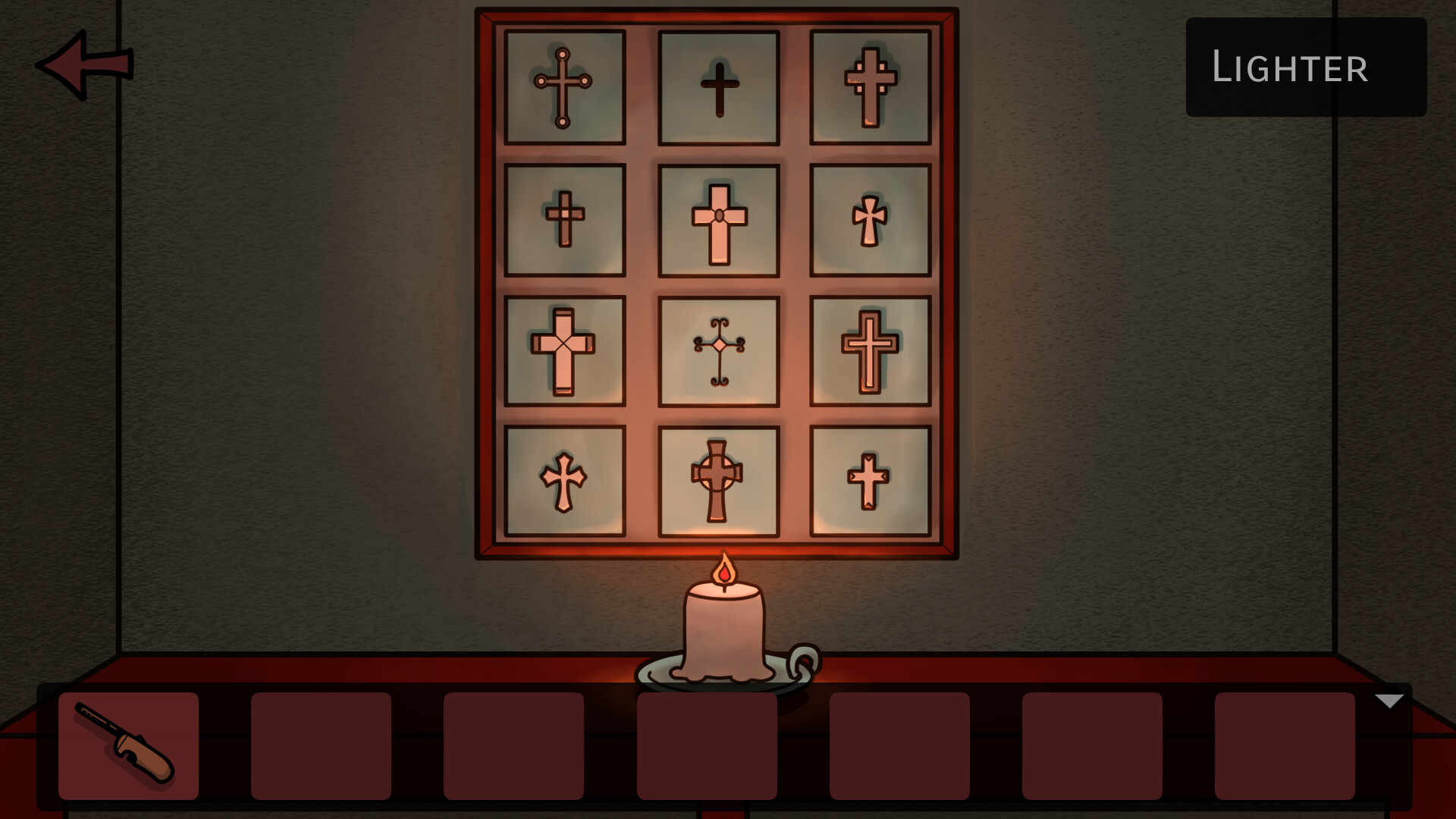
Task: Click the wide bold cross, third row left
Action: [x=563, y=349]
